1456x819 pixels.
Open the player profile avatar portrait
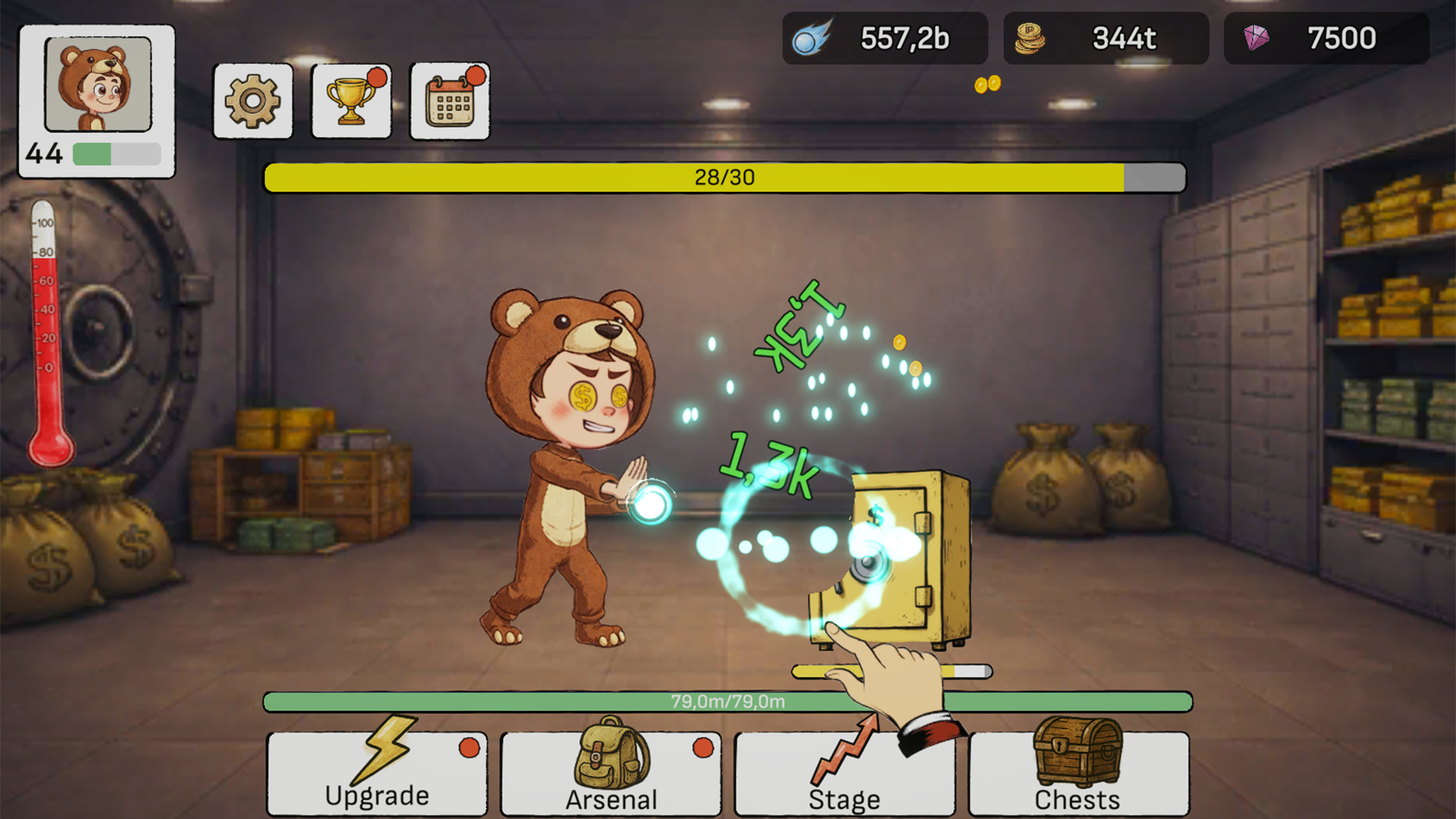pyautogui.click(x=97, y=86)
